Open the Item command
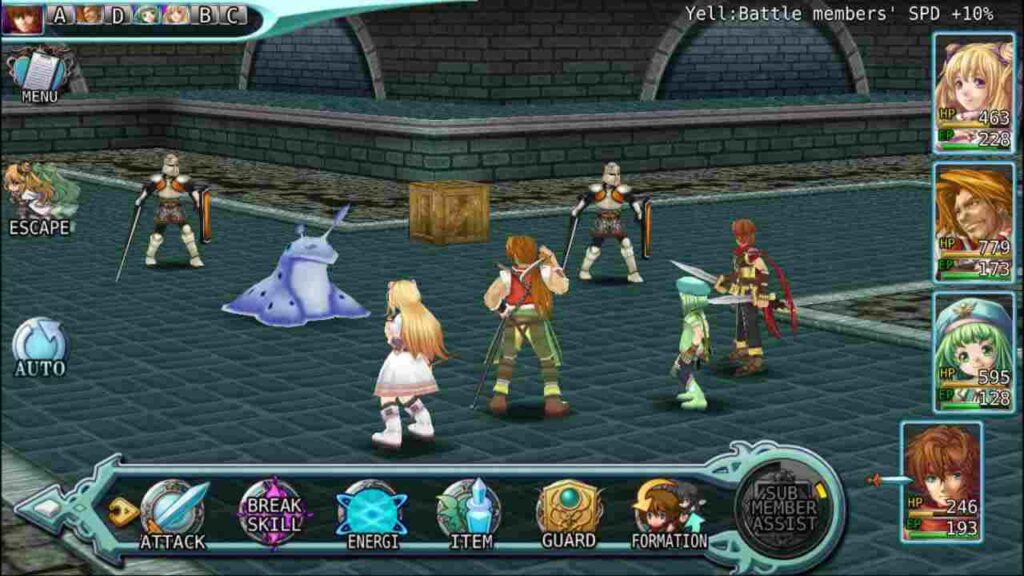Screen dimensions: 1024x576 point(470,513)
